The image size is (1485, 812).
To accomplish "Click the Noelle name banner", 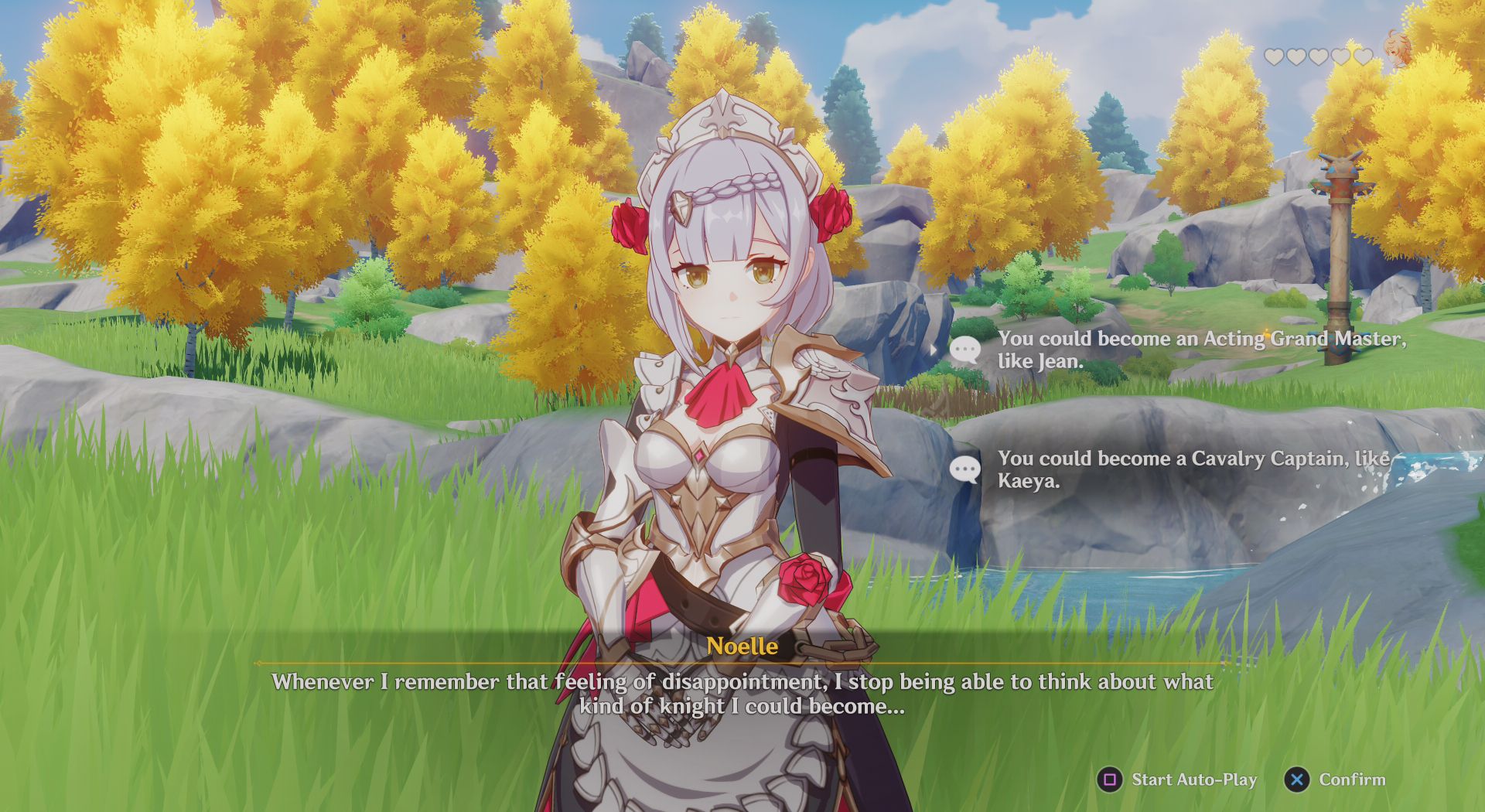I will coord(742,647).
